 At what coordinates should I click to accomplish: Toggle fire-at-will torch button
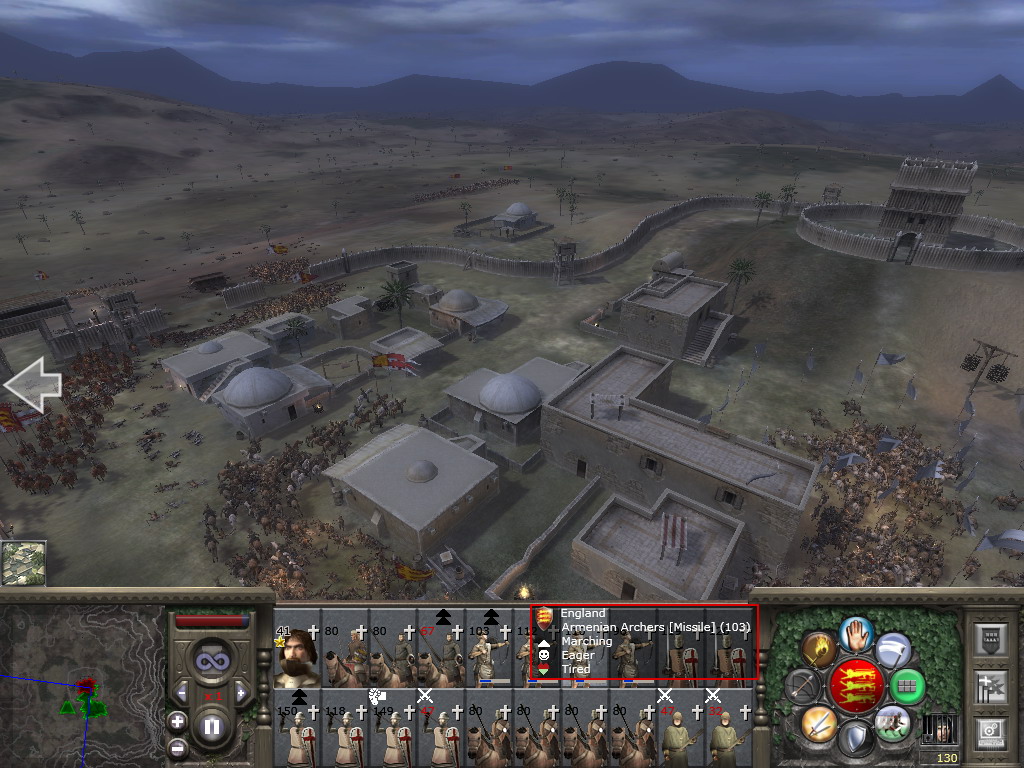pos(819,648)
